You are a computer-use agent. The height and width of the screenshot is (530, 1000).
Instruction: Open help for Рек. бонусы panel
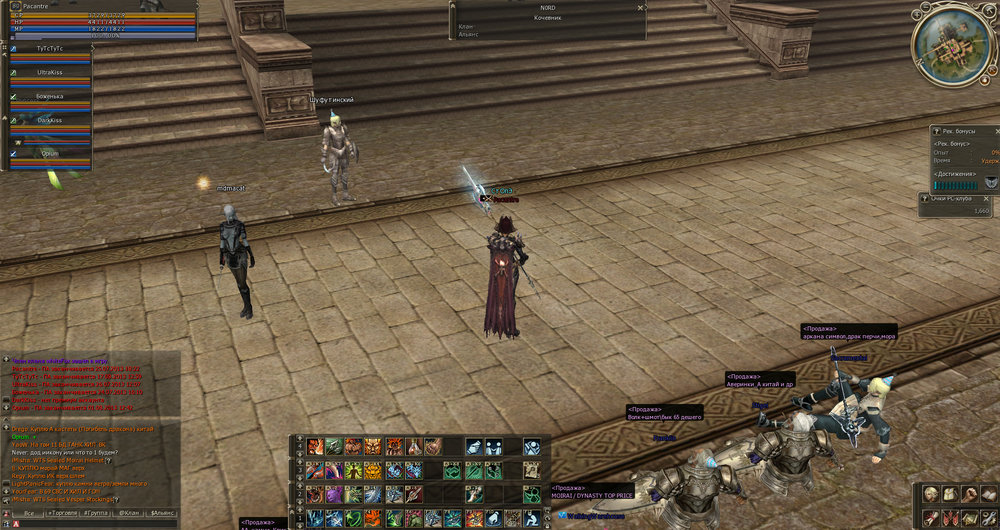(x=934, y=131)
